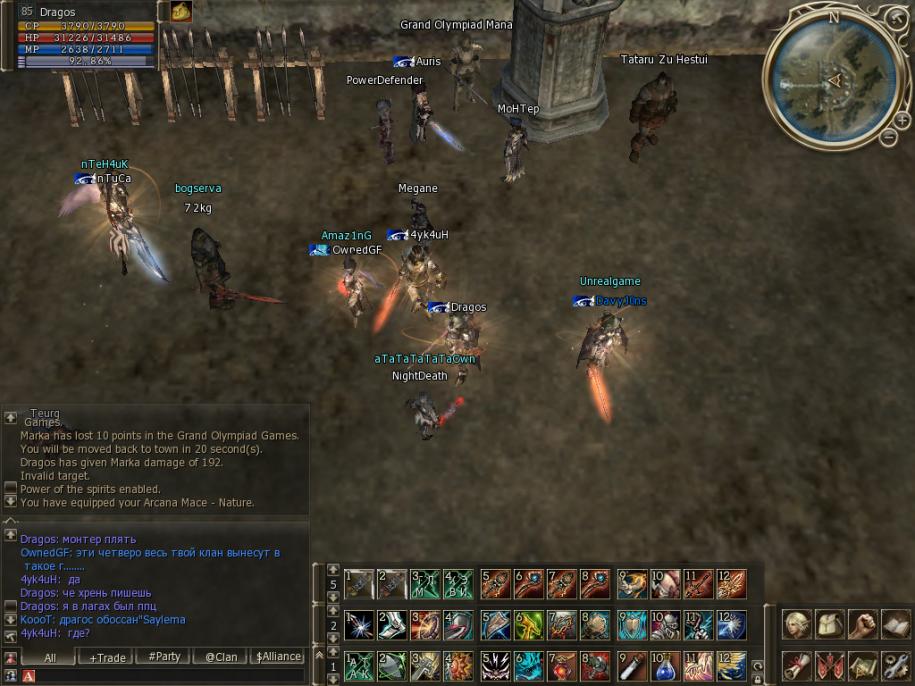This screenshot has height=686, width=915.
Task: Open the clan banners icon
Action: (830, 664)
